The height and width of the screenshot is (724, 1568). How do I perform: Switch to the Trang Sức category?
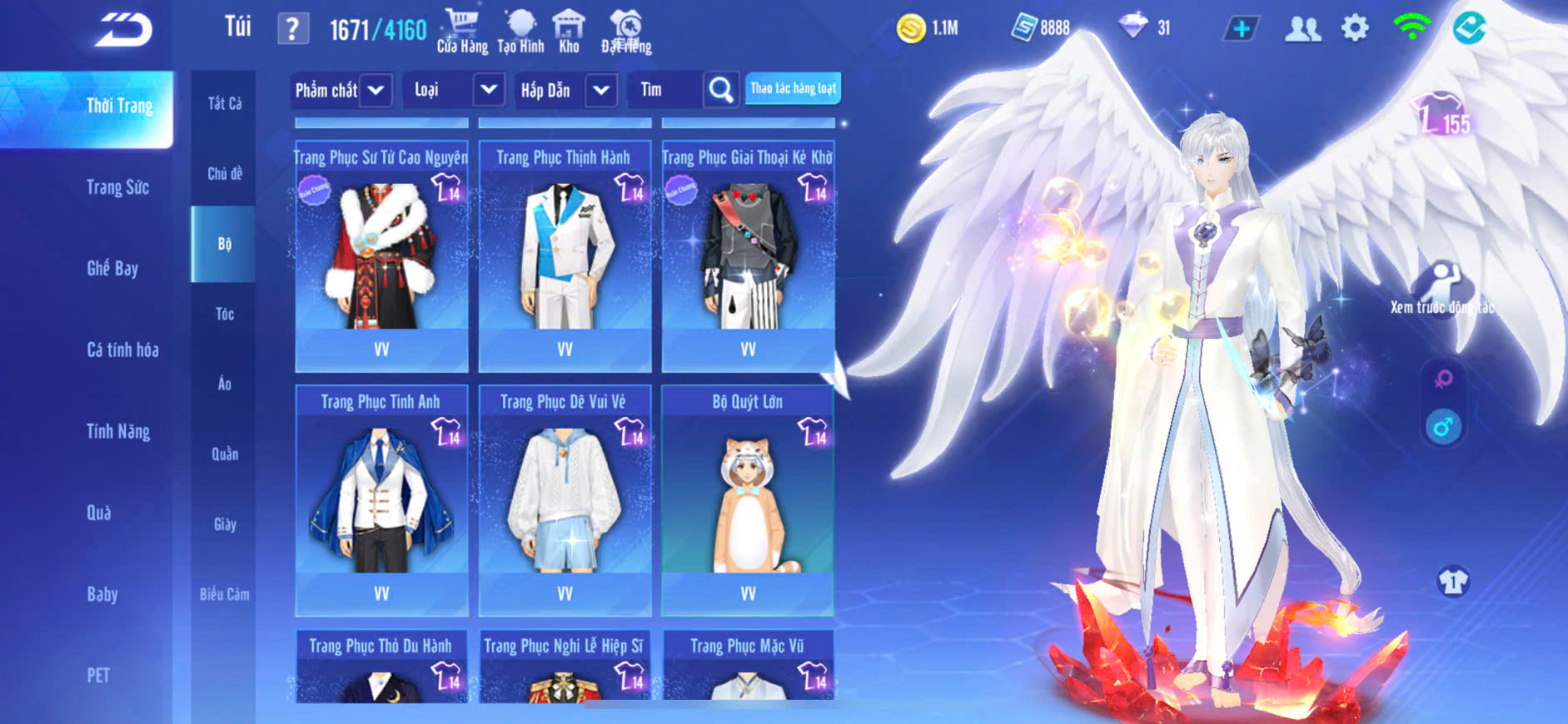(117, 187)
